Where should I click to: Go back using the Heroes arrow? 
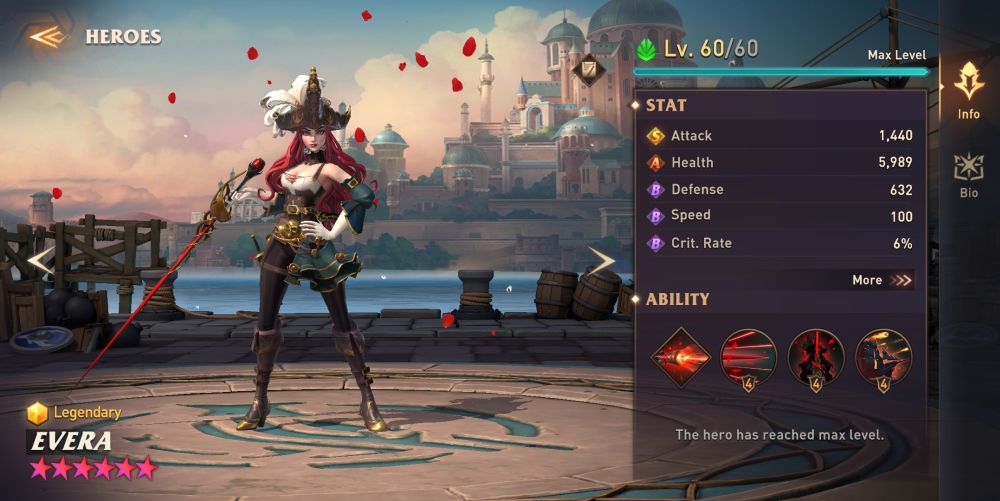(x=47, y=37)
